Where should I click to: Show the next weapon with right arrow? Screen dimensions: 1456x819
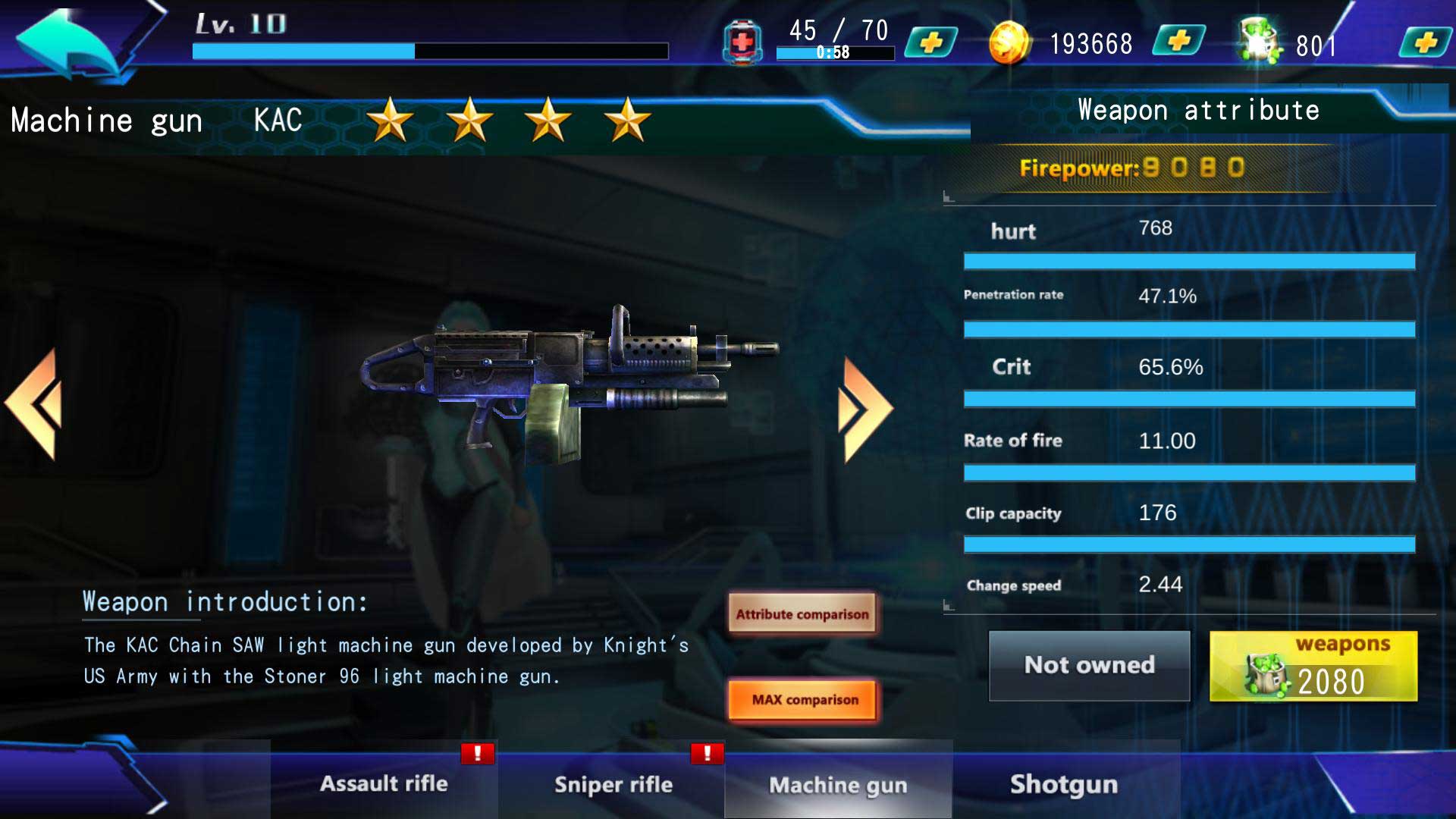tap(864, 408)
